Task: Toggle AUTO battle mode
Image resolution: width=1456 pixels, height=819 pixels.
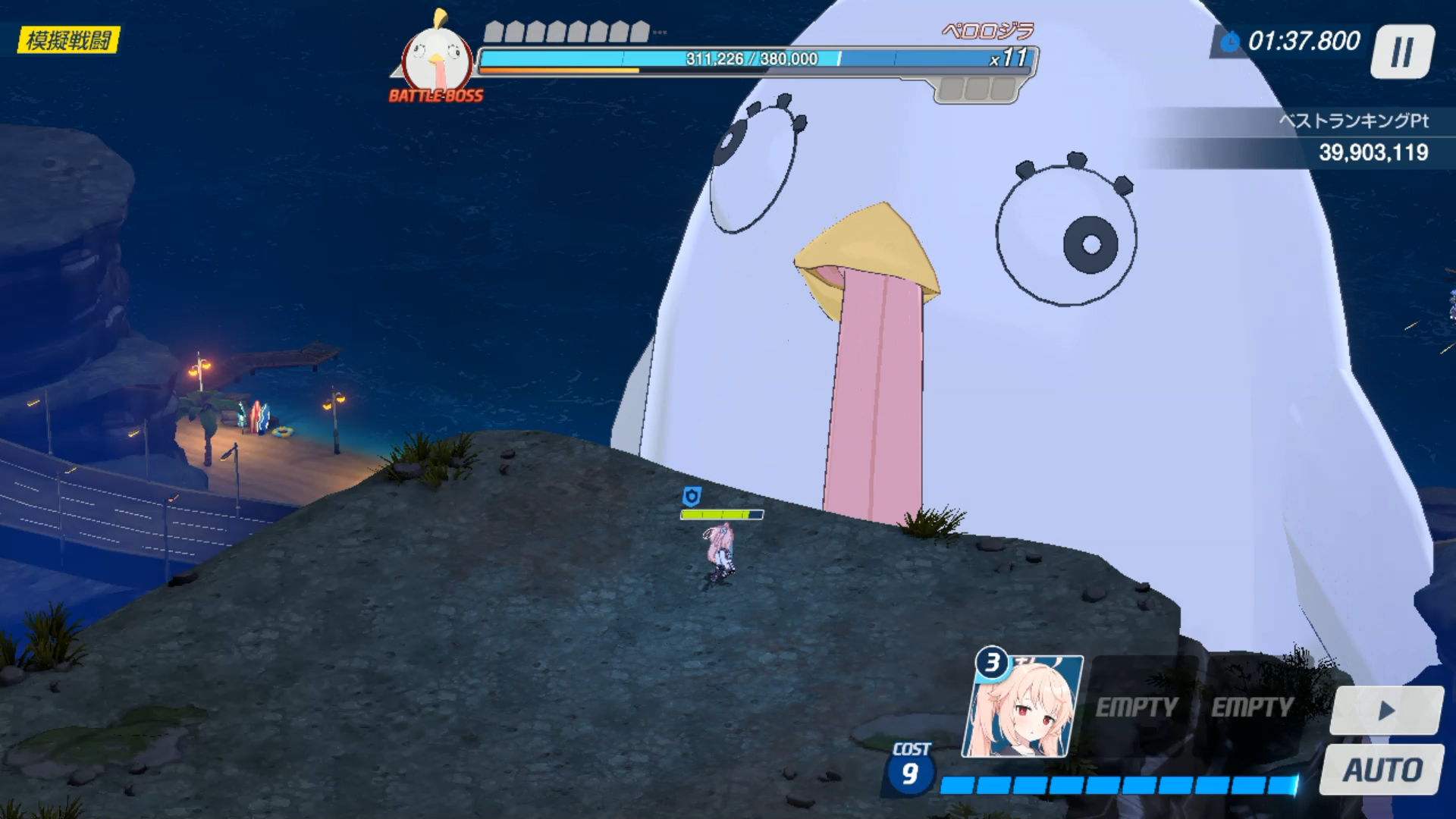Action: tap(1382, 770)
